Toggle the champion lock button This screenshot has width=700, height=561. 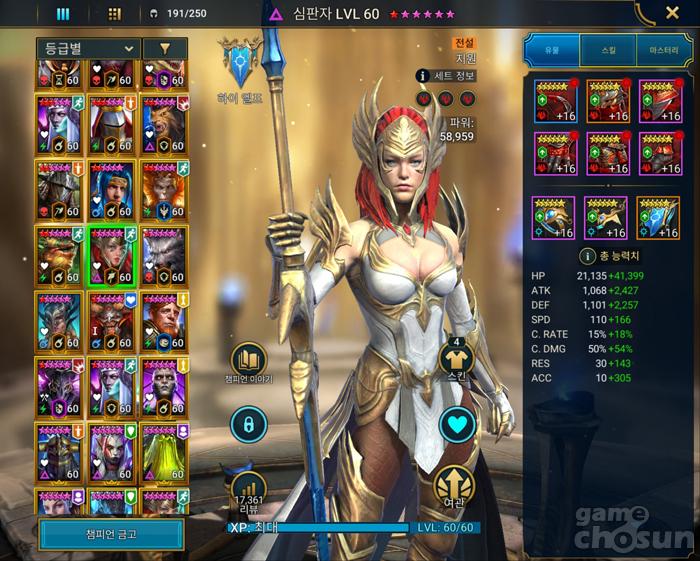[249, 424]
